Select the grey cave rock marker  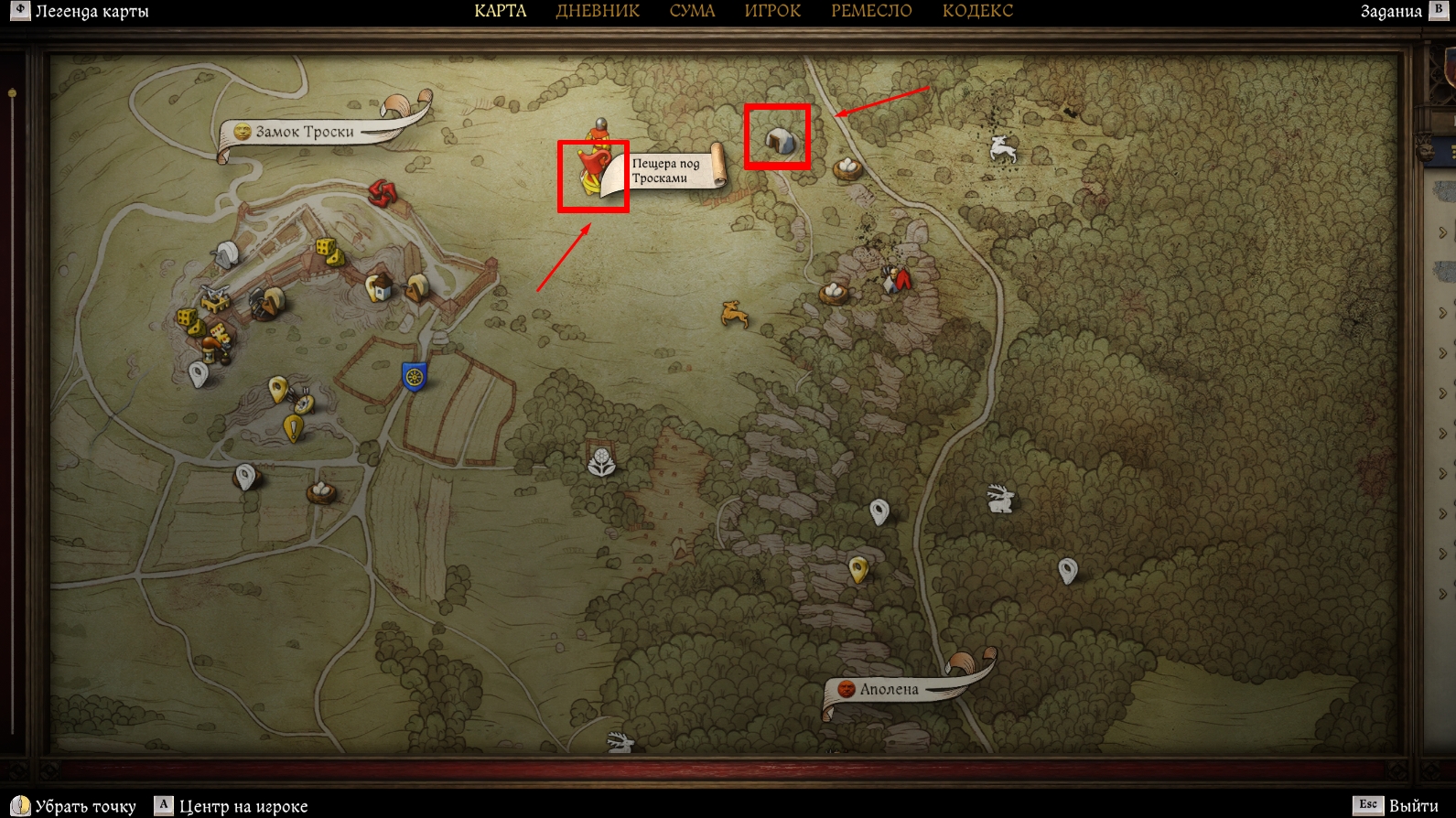point(779,141)
